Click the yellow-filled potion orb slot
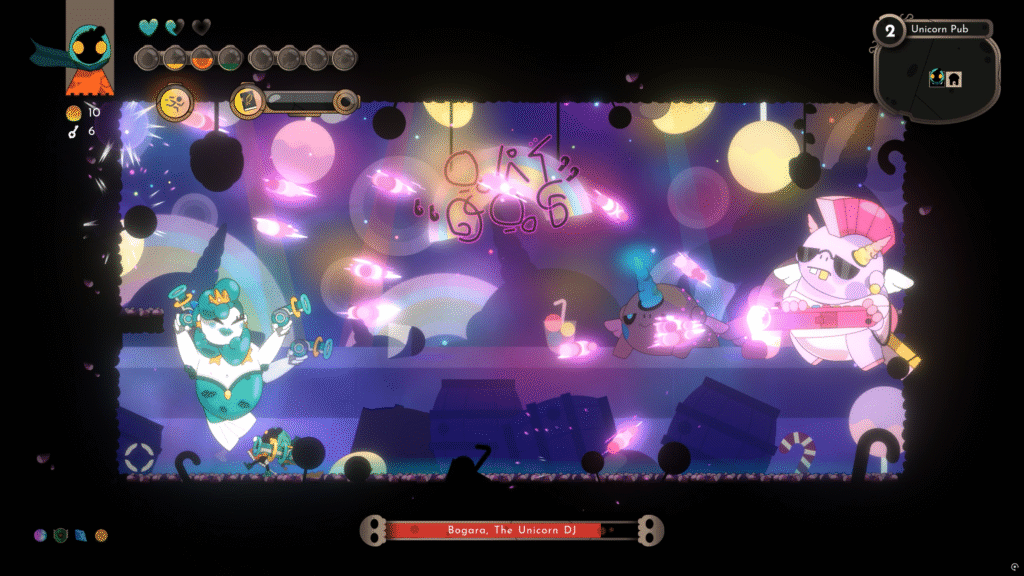 [x=173, y=57]
